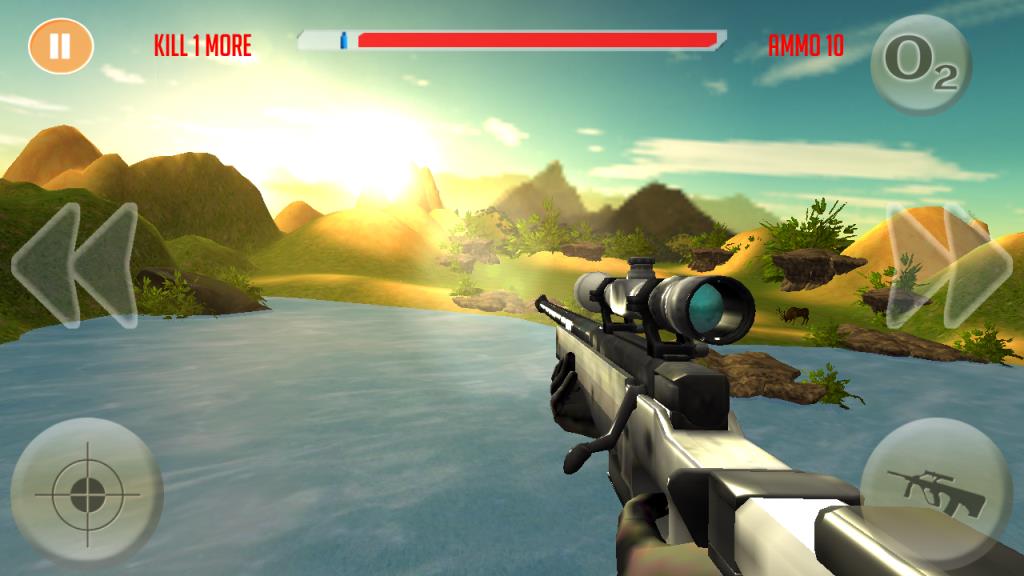Activate the crosshair scope aim button
Image resolution: width=1024 pixels, height=576 pixels.
click(x=86, y=493)
